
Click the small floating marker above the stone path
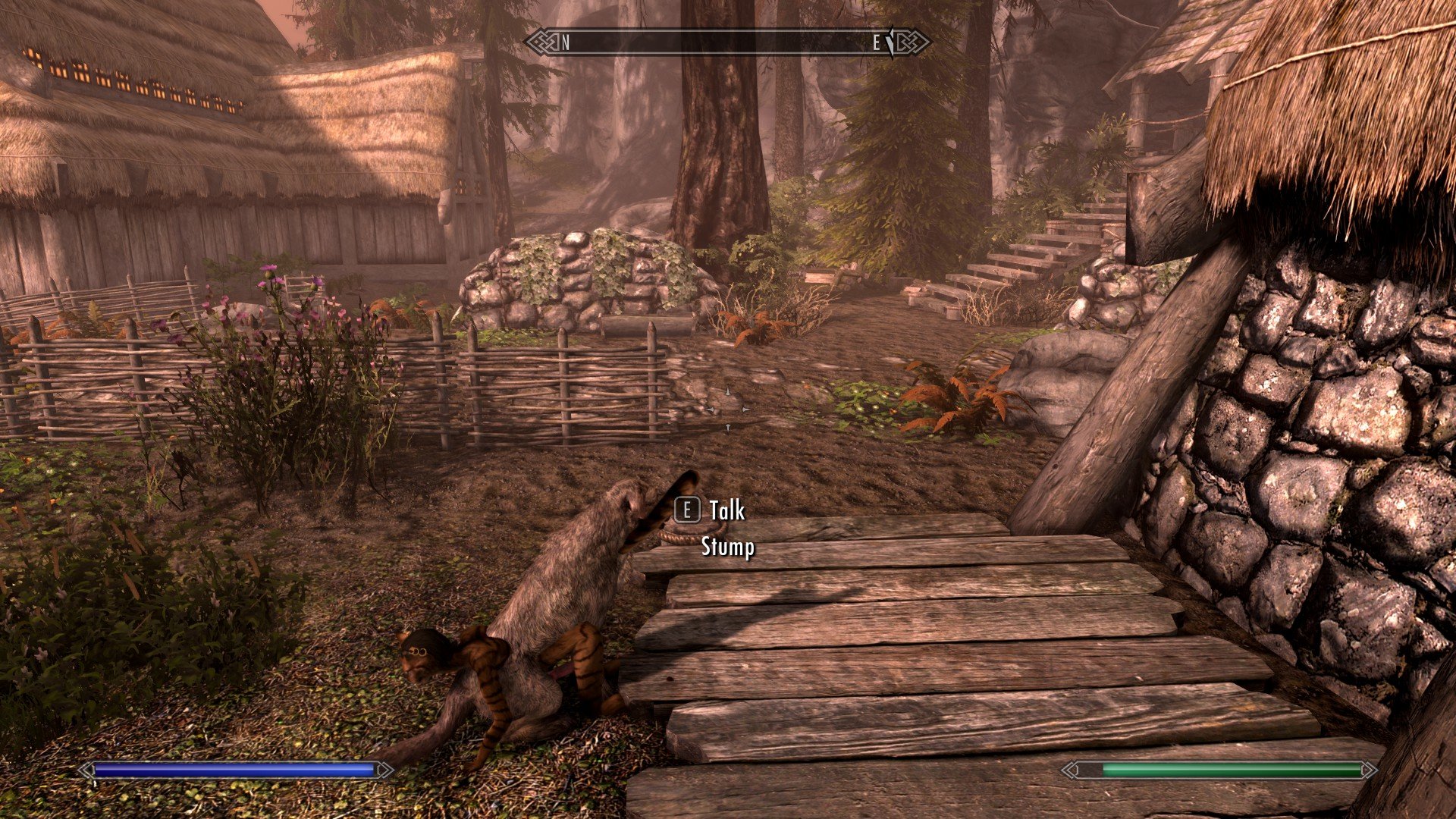pos(726,409)
